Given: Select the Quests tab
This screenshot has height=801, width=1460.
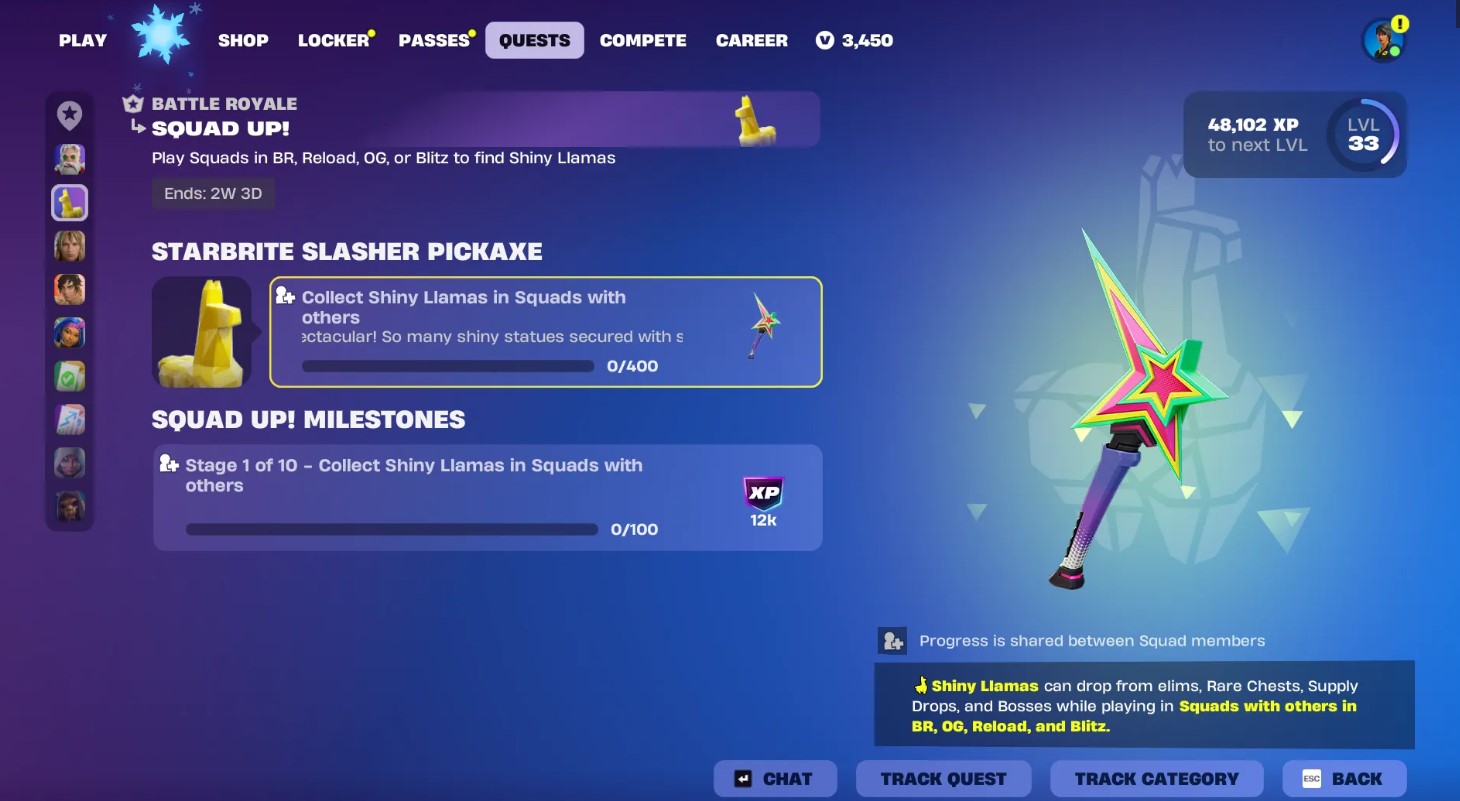Looking at the screenshot, I should (x=534, y=41).
